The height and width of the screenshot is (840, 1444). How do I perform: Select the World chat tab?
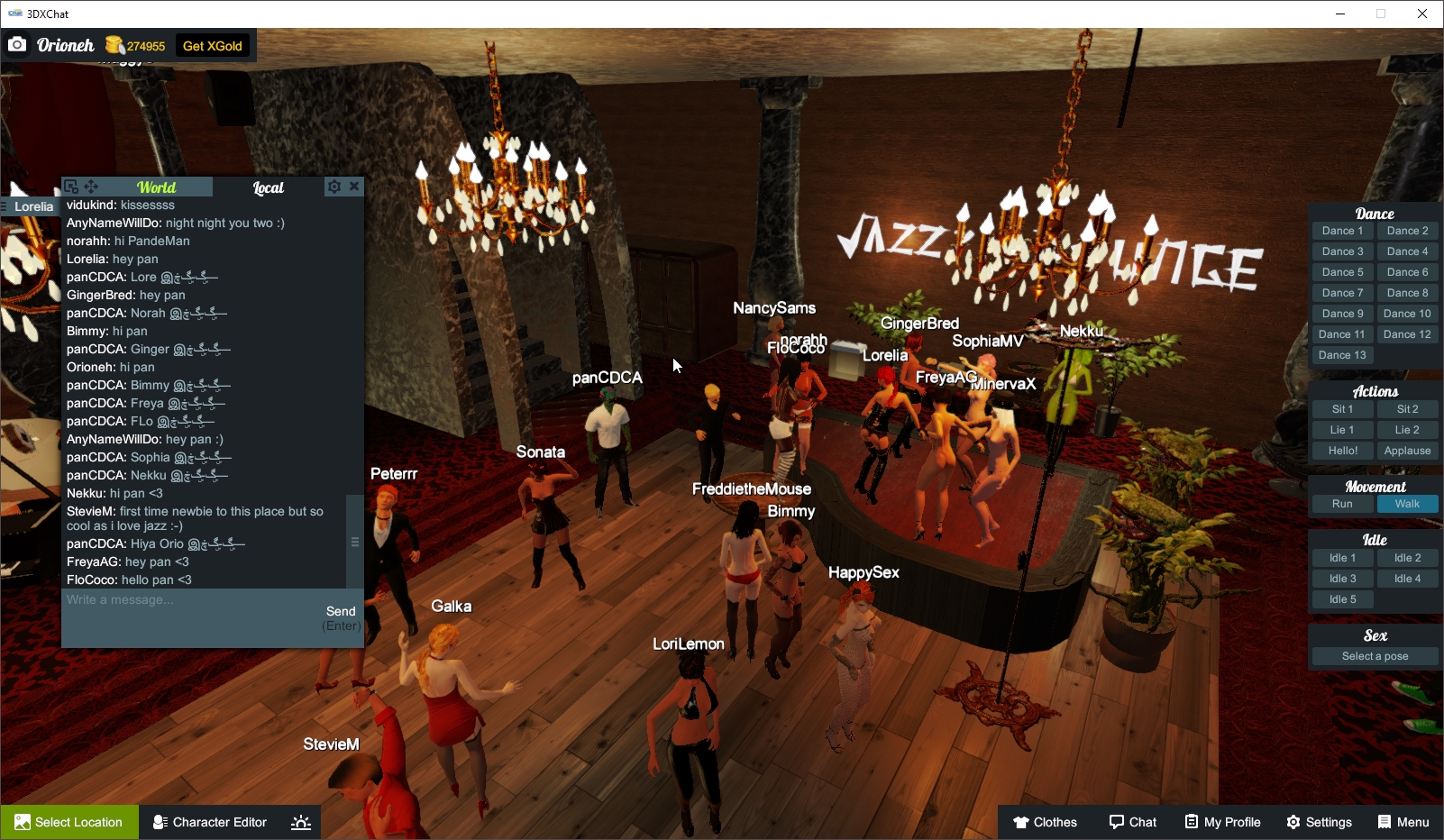[158, 187]
